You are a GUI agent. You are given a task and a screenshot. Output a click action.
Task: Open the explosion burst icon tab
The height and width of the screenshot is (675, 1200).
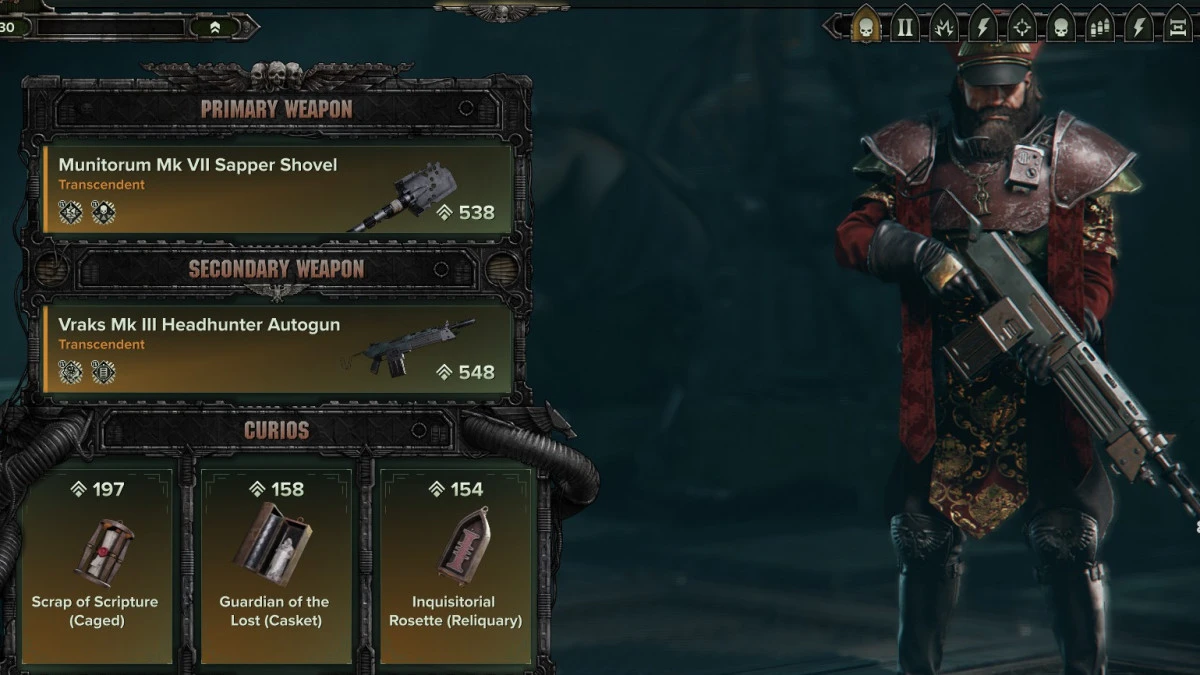944,27
